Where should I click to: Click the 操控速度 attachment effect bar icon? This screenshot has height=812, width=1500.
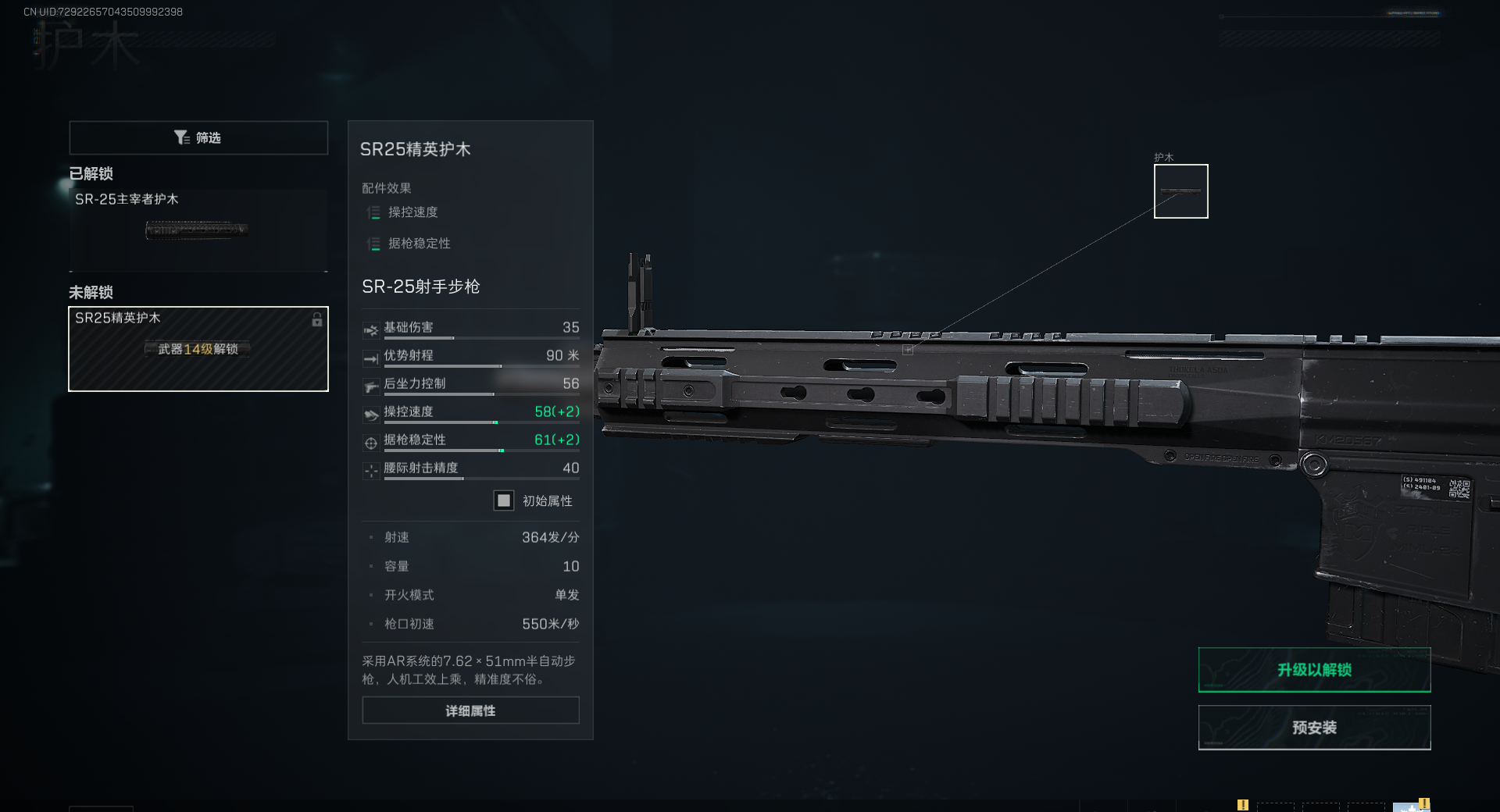click(373, 212)
